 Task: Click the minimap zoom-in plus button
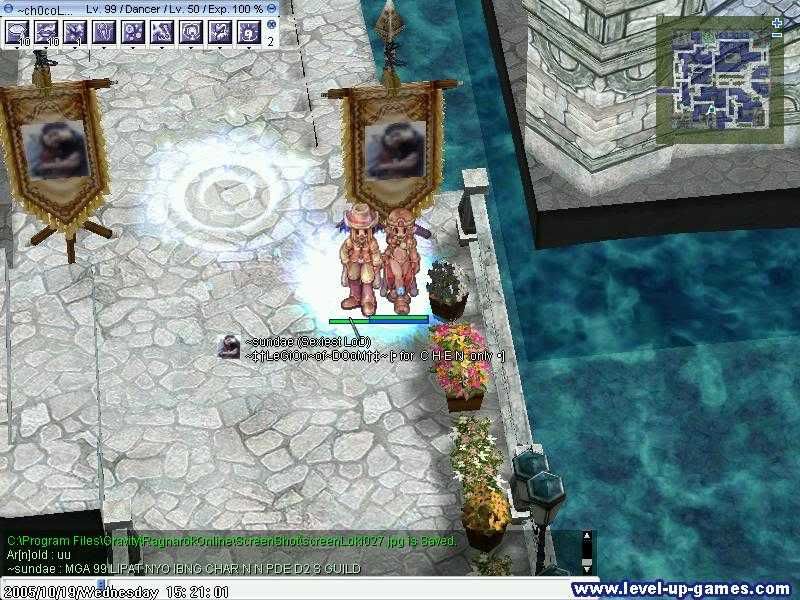pos(776,22)
